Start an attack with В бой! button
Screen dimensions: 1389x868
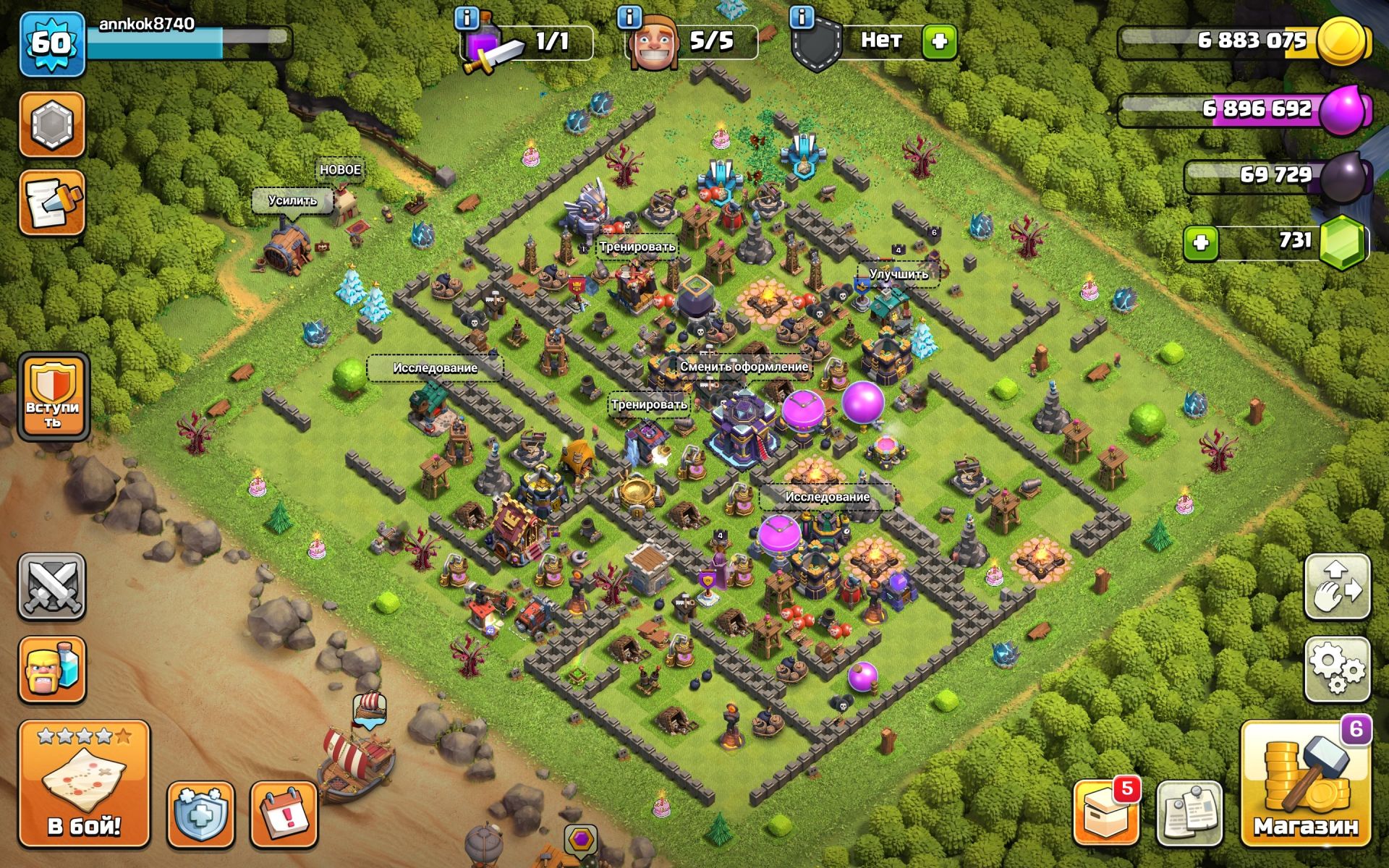[84, 785]
